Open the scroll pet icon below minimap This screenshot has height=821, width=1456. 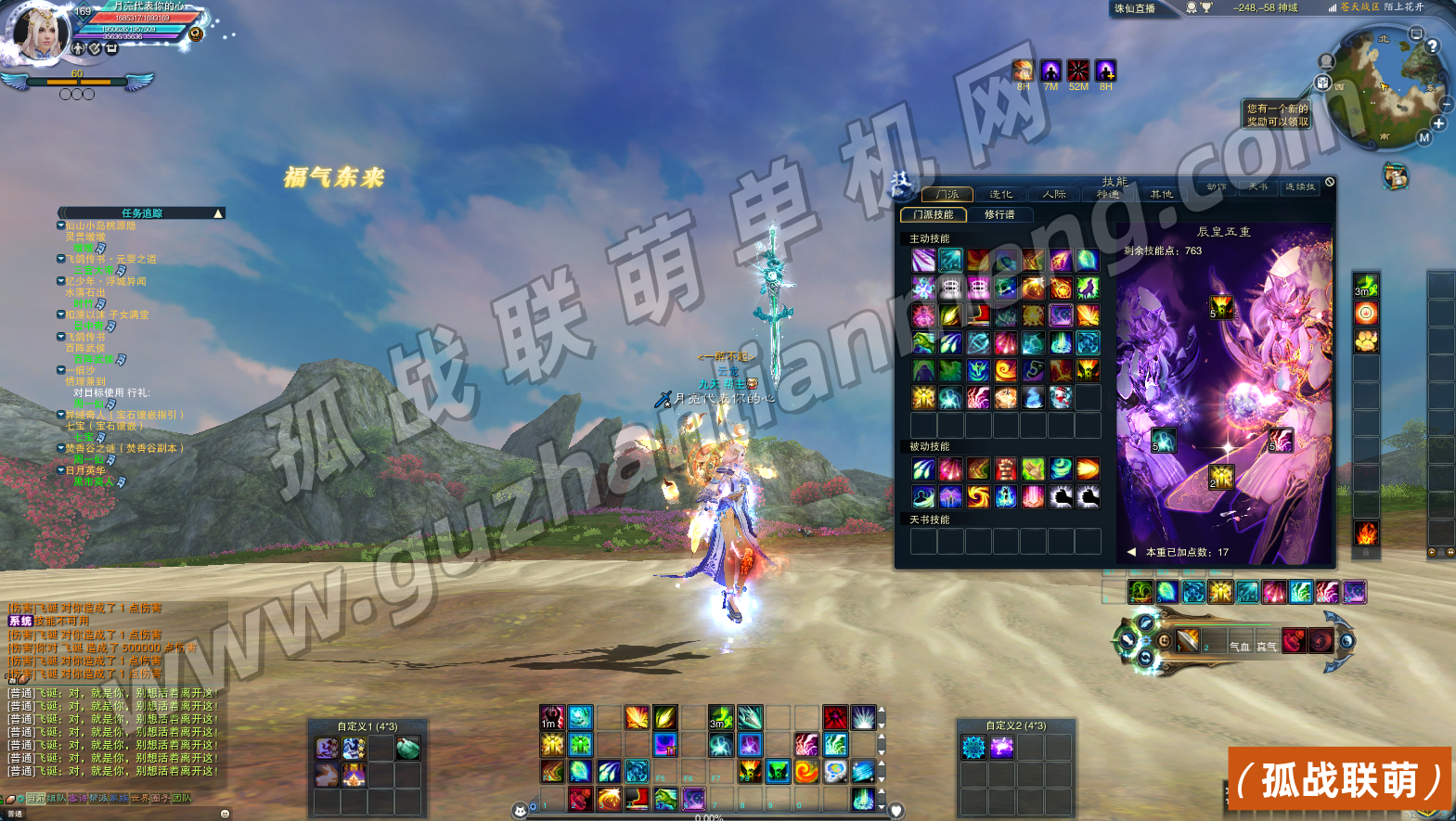tap(1395, 175)
